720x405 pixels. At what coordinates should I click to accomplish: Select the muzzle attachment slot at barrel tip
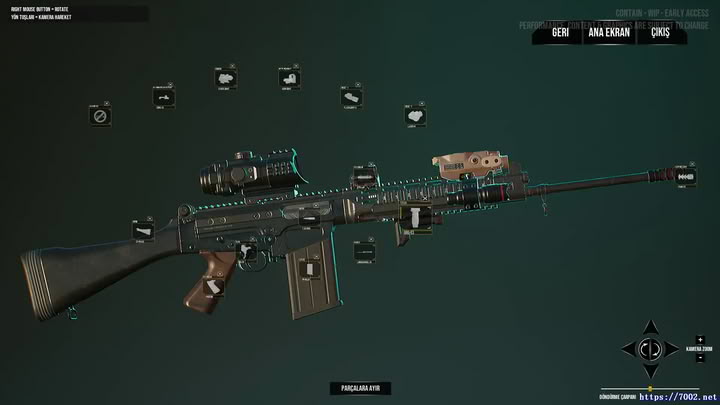(686, 177)
